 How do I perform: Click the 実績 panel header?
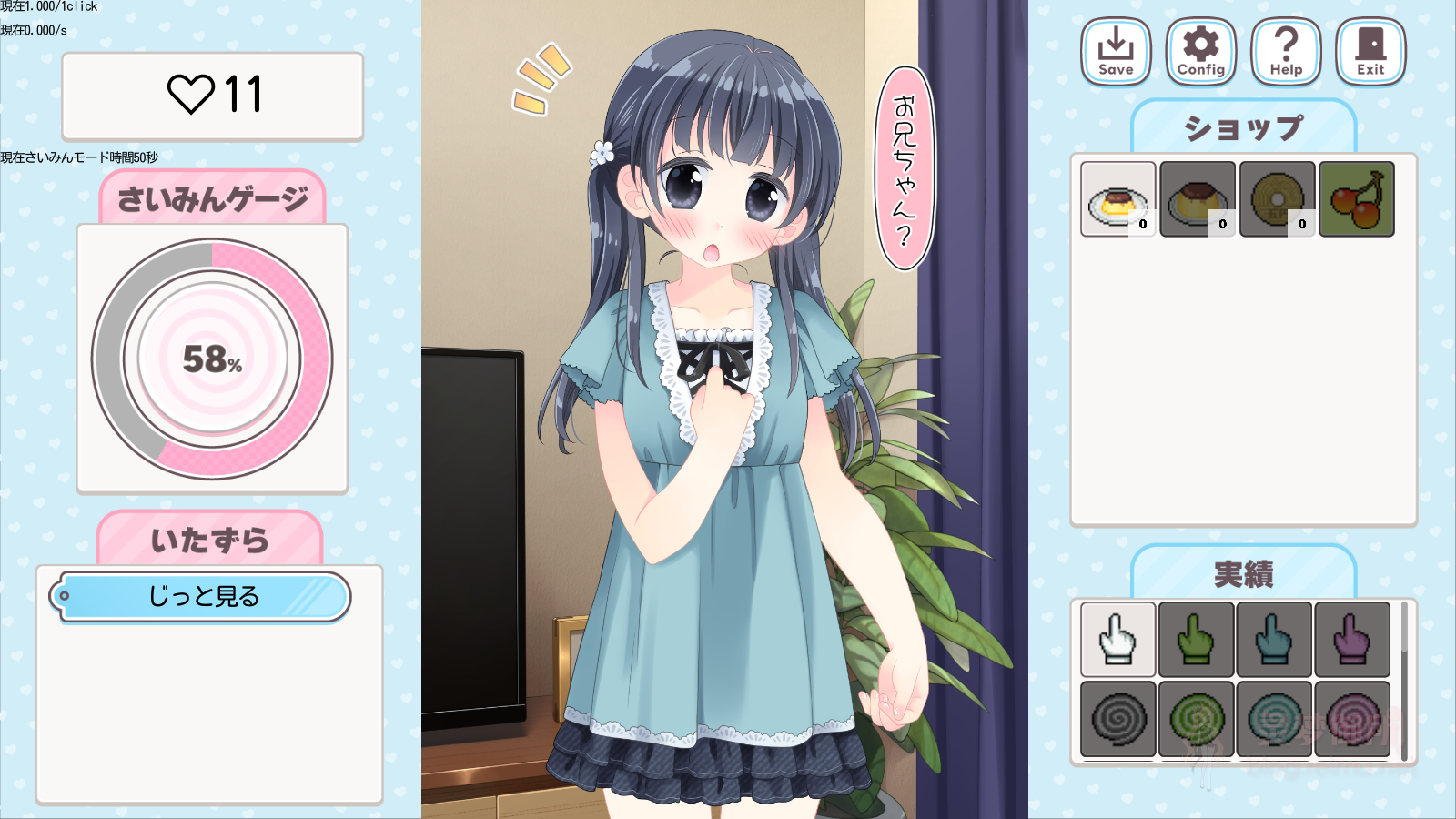1241,572
